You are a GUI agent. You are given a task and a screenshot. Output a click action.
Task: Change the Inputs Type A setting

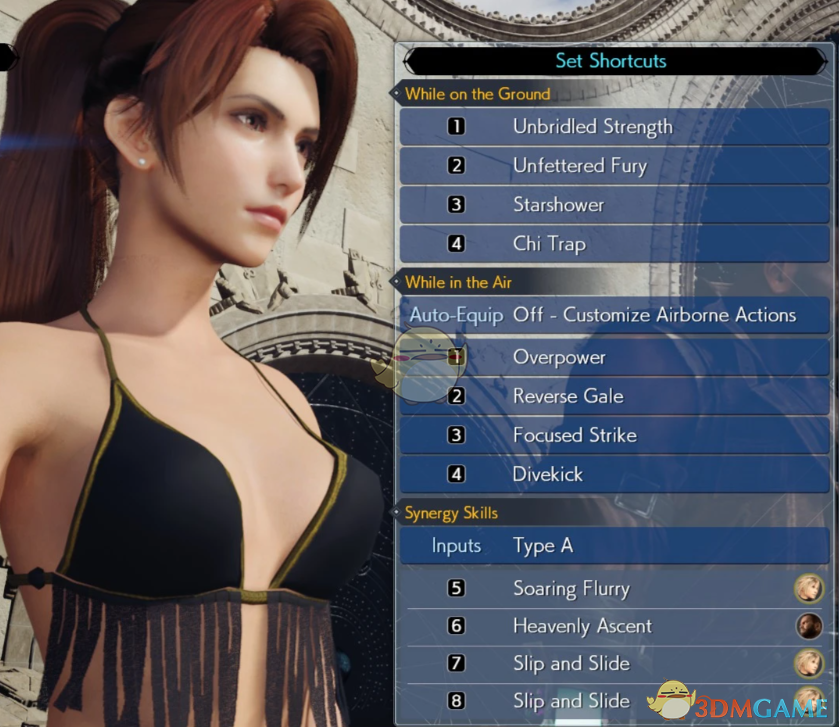(x=613, y=546)
